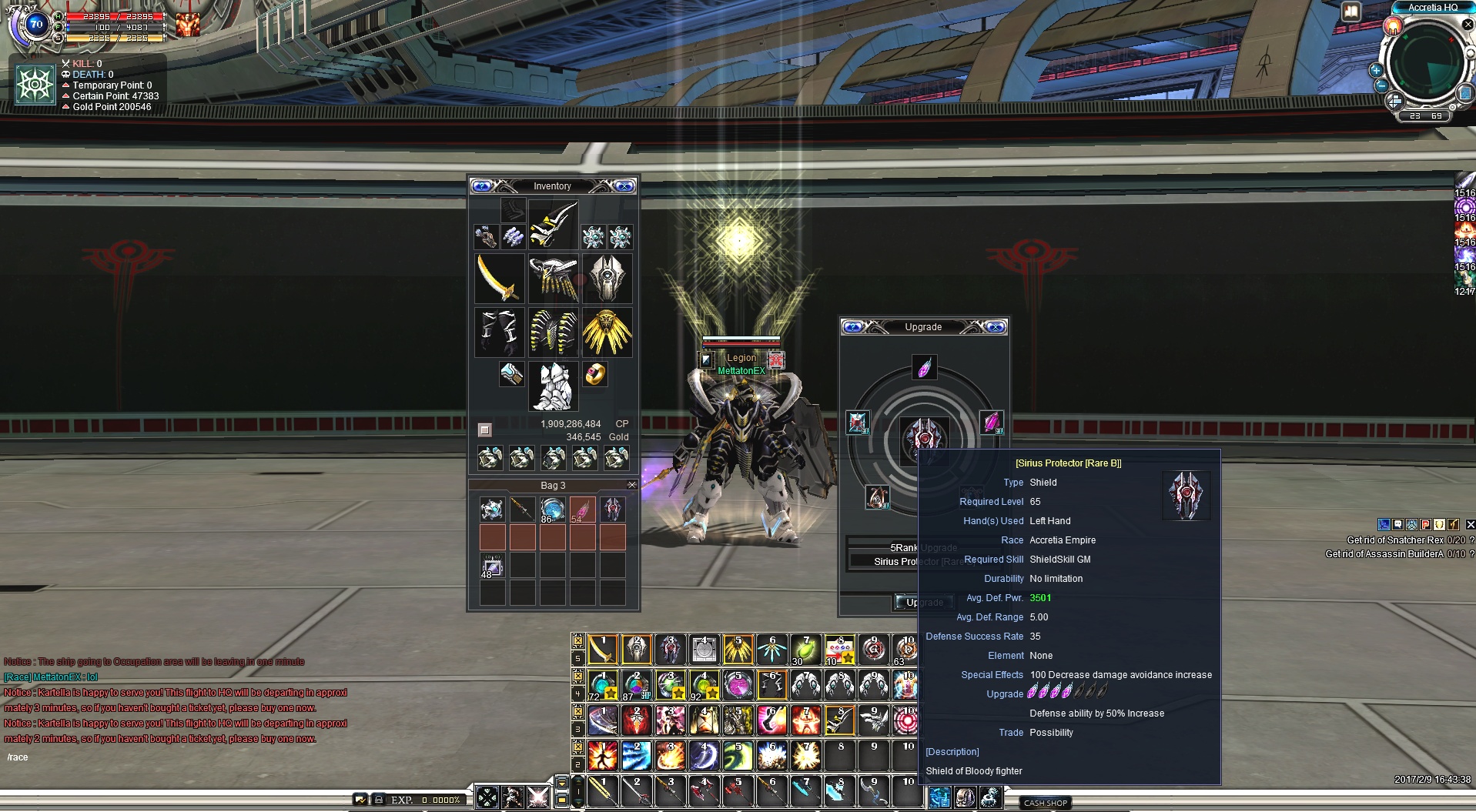Select the blue orb item stacked 86
Screen dimensions: 1476x812
coord(552,510)
